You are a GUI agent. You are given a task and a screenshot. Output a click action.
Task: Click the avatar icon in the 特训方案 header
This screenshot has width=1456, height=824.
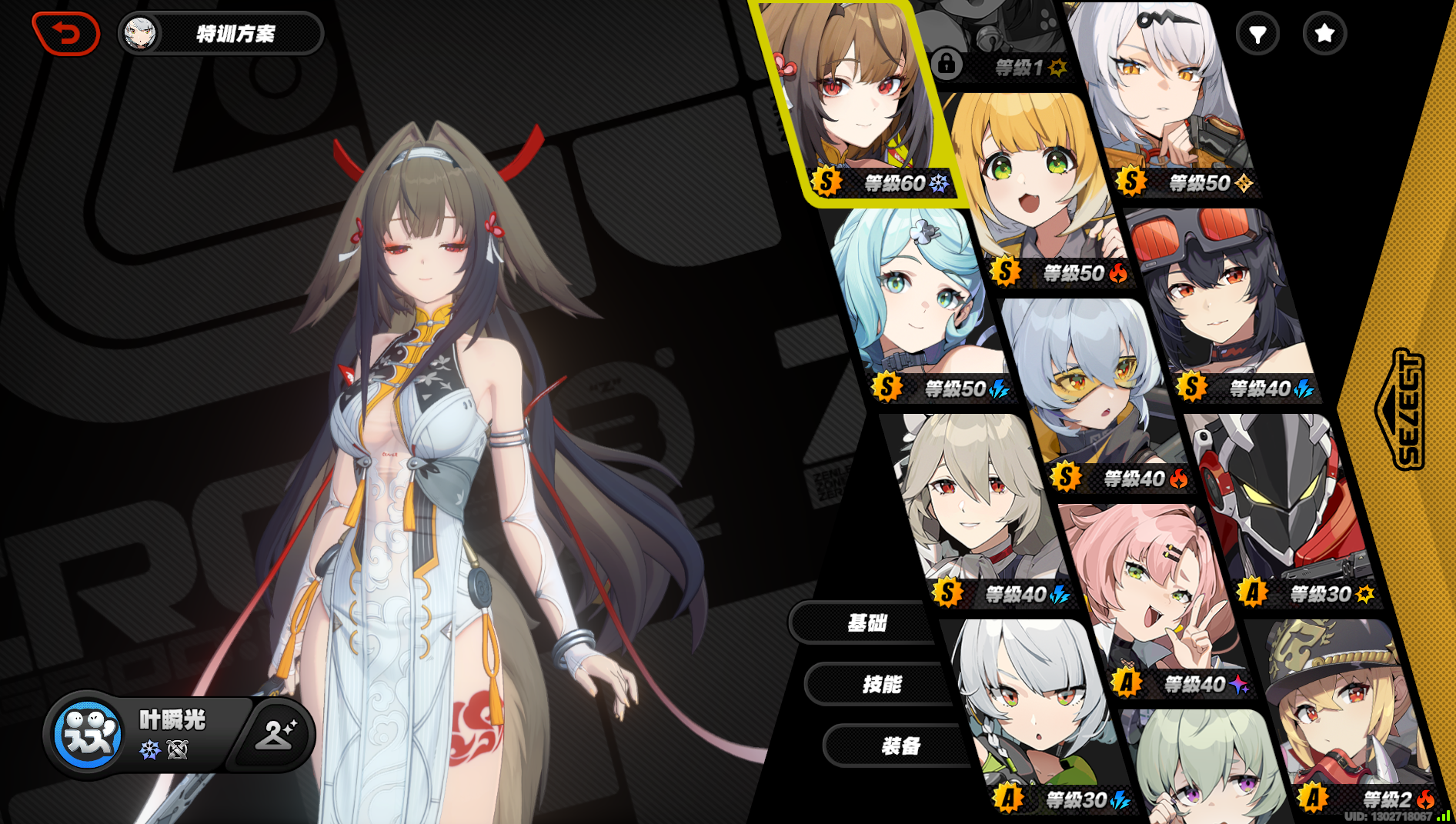point(141,33)
